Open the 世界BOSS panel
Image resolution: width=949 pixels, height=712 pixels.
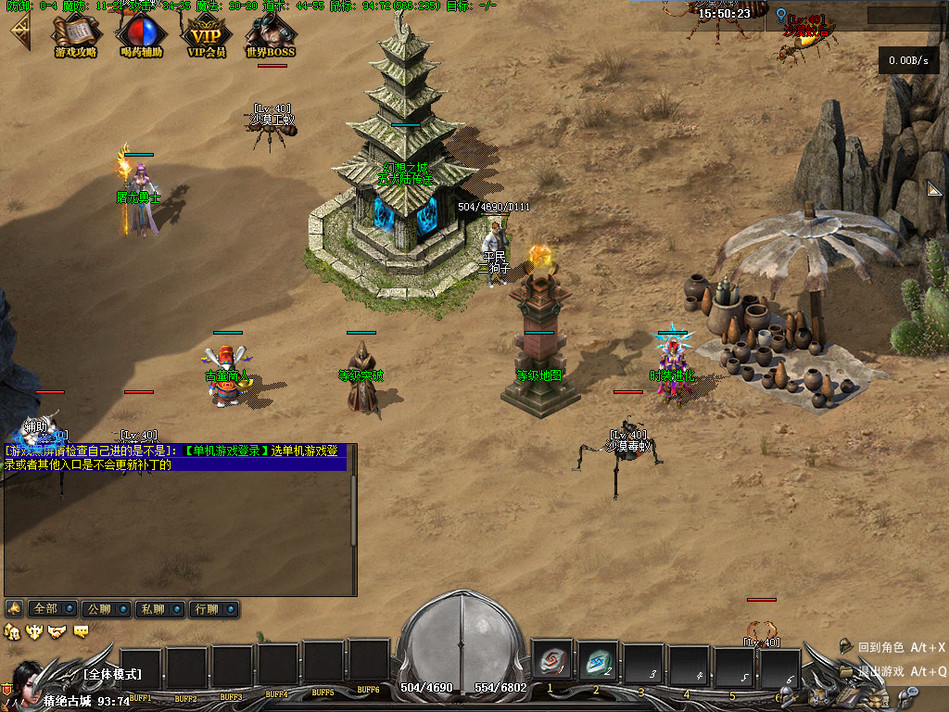[x=270, y=33]
